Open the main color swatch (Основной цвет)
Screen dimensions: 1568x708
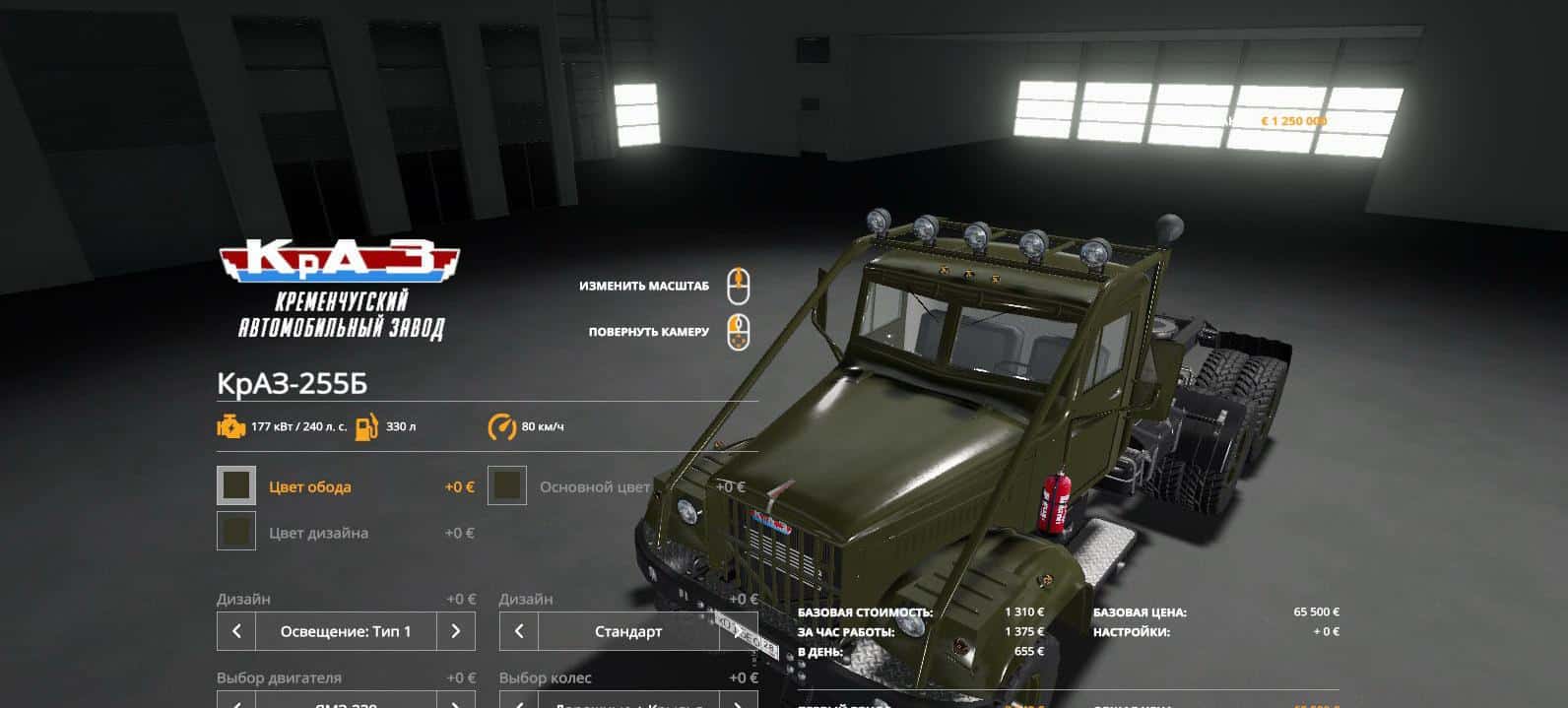[507, 485]
